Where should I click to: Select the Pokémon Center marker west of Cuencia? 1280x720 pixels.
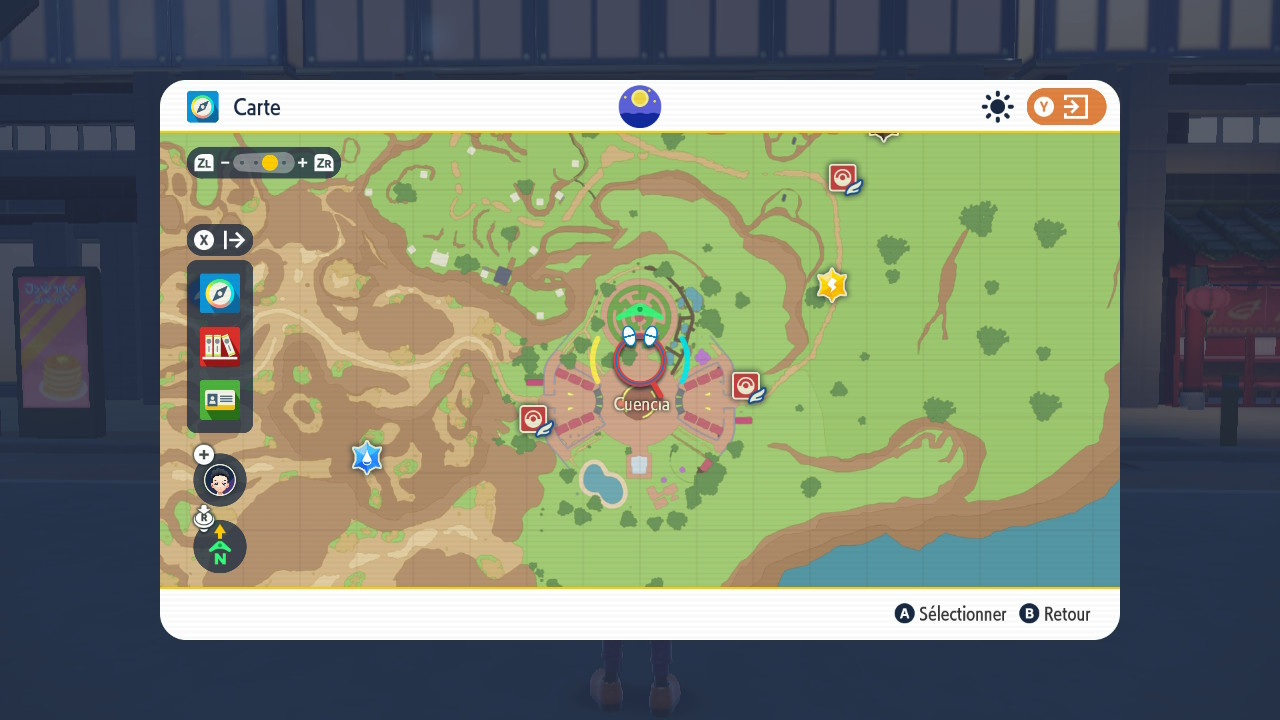point(535,420)
